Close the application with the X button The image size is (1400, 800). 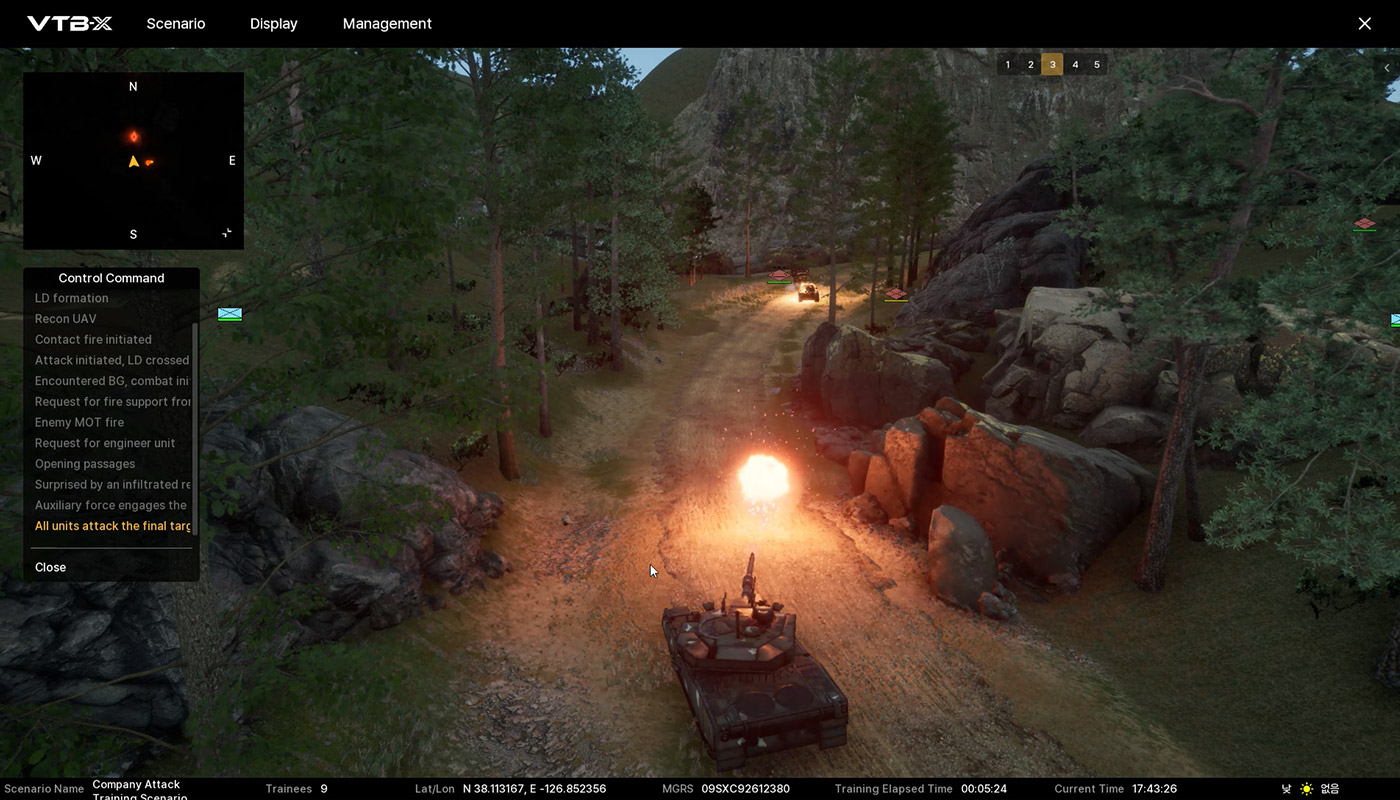coord(1364,24)
